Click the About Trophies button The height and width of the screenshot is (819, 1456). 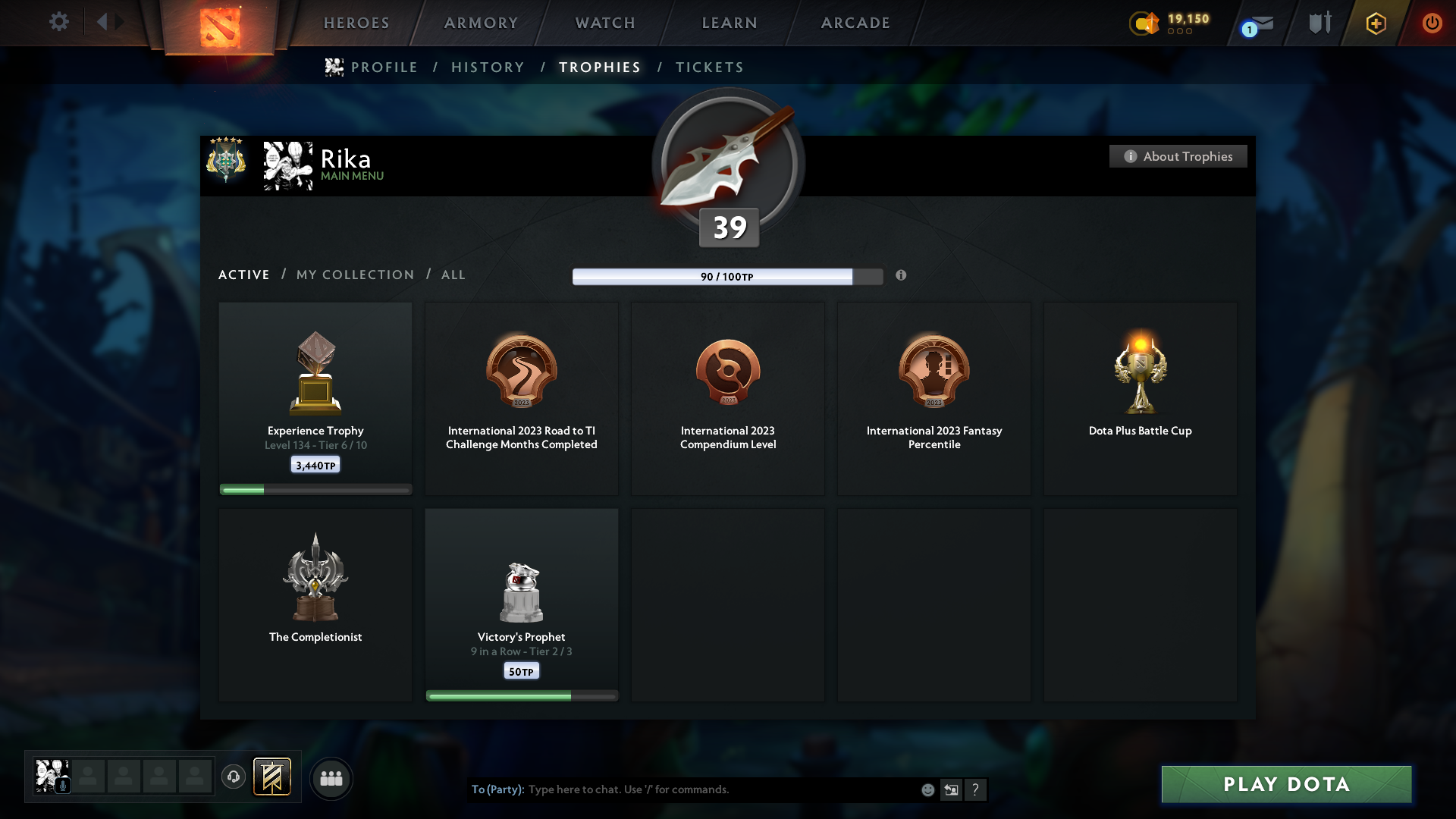(1178, 156)
